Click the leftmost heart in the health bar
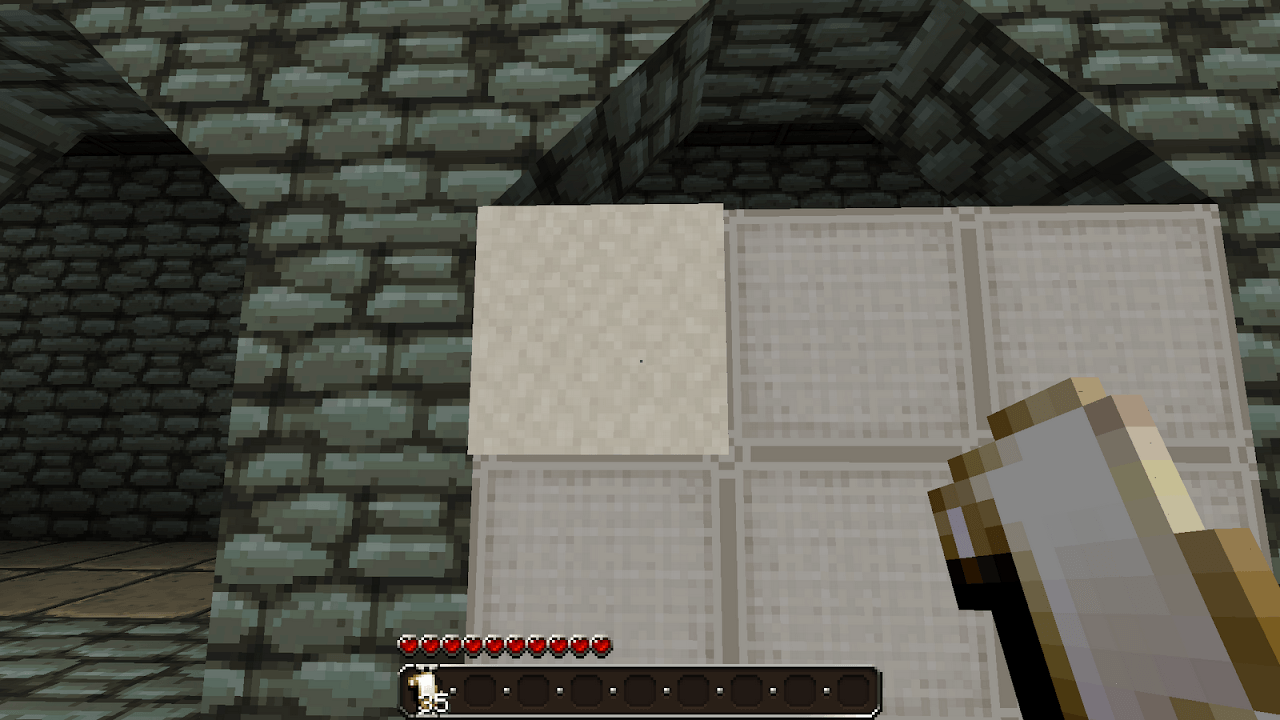The height and width of the screenshot is (720, 1280). [408, 646]
